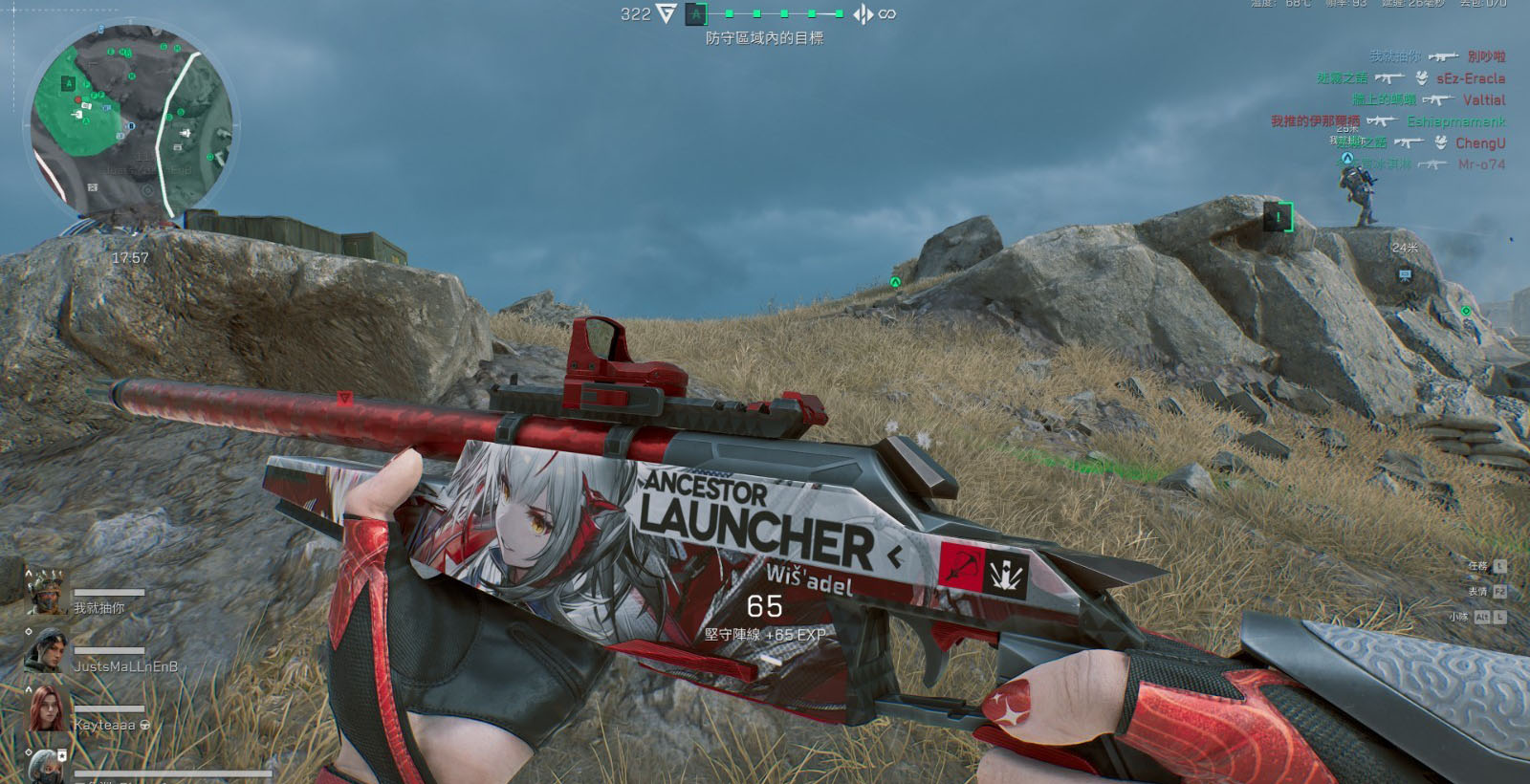Select squad member JustsMaLLnEnB's portrait
Viewport: 1530px width, 784px height.
click(x=46, y=651)
